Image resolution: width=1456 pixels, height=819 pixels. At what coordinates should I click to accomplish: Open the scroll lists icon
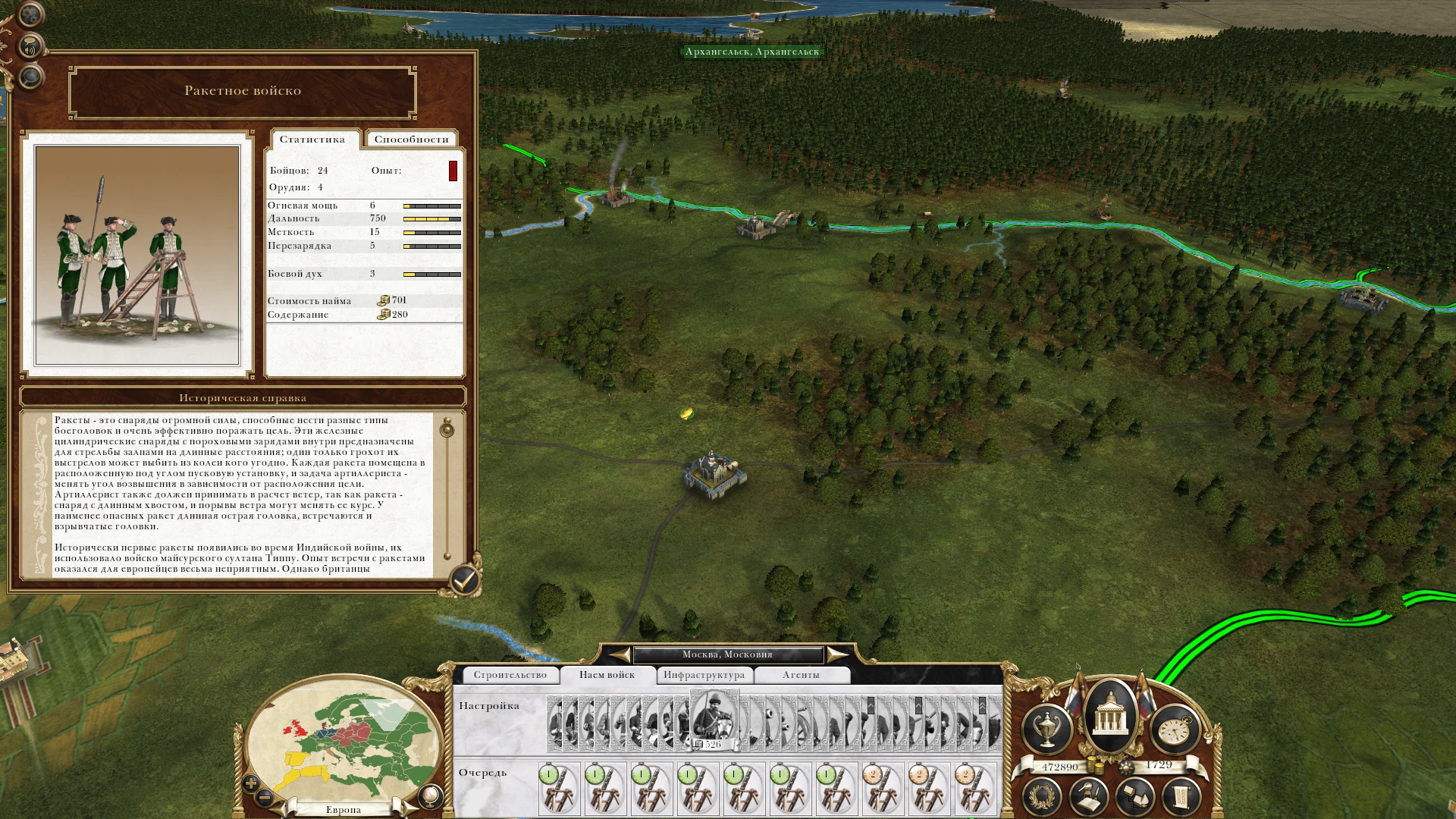click(1180, 795)
